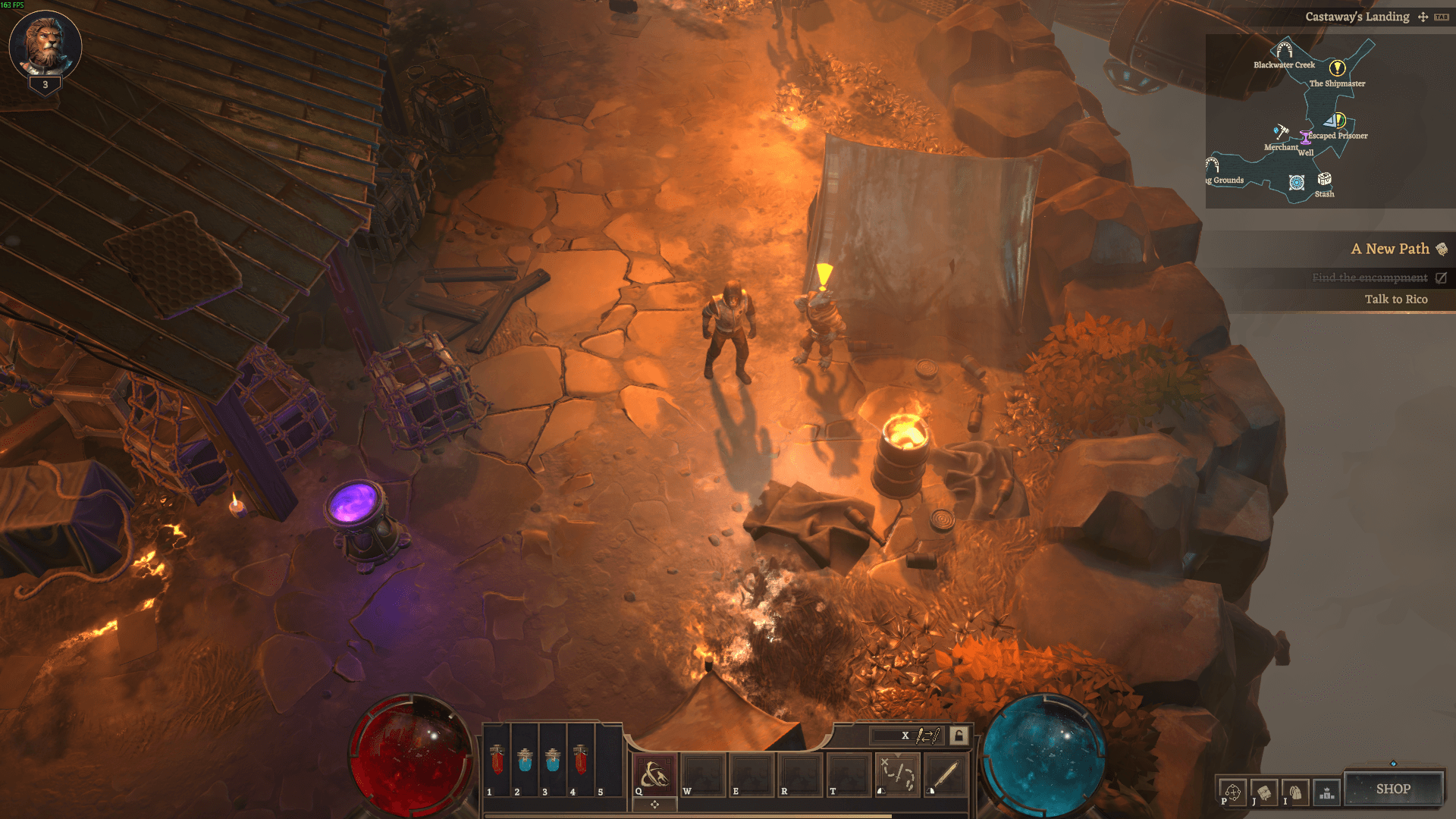Image resolution: width=1456 pixels, height=819 pixels.
Task: Use the red potion in slot 4
Action: (581, 760)
